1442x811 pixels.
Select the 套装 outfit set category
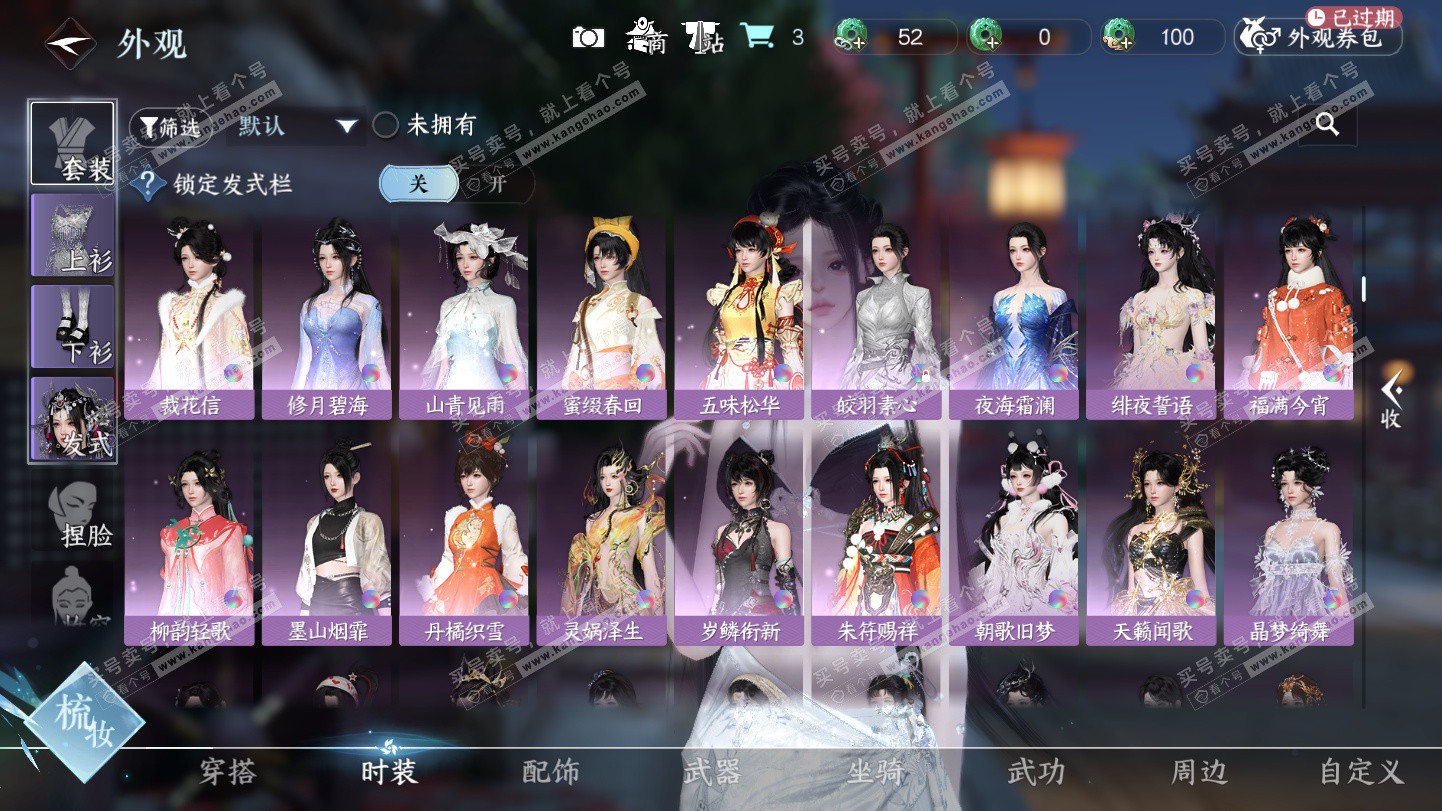click(x=72, y=143)
